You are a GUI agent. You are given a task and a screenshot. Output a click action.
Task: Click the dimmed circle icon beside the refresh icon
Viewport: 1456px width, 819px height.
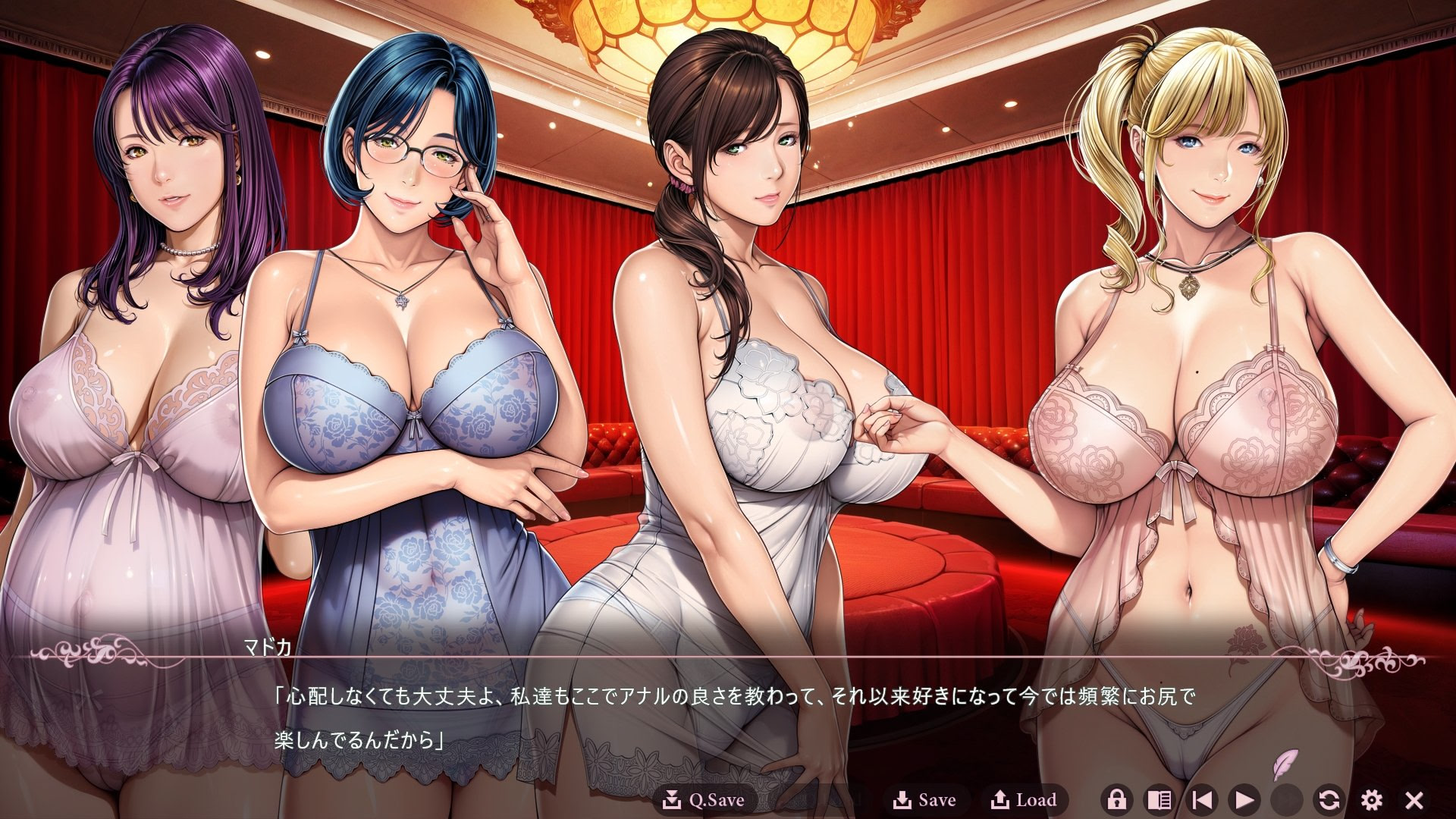pos(1285,799)
